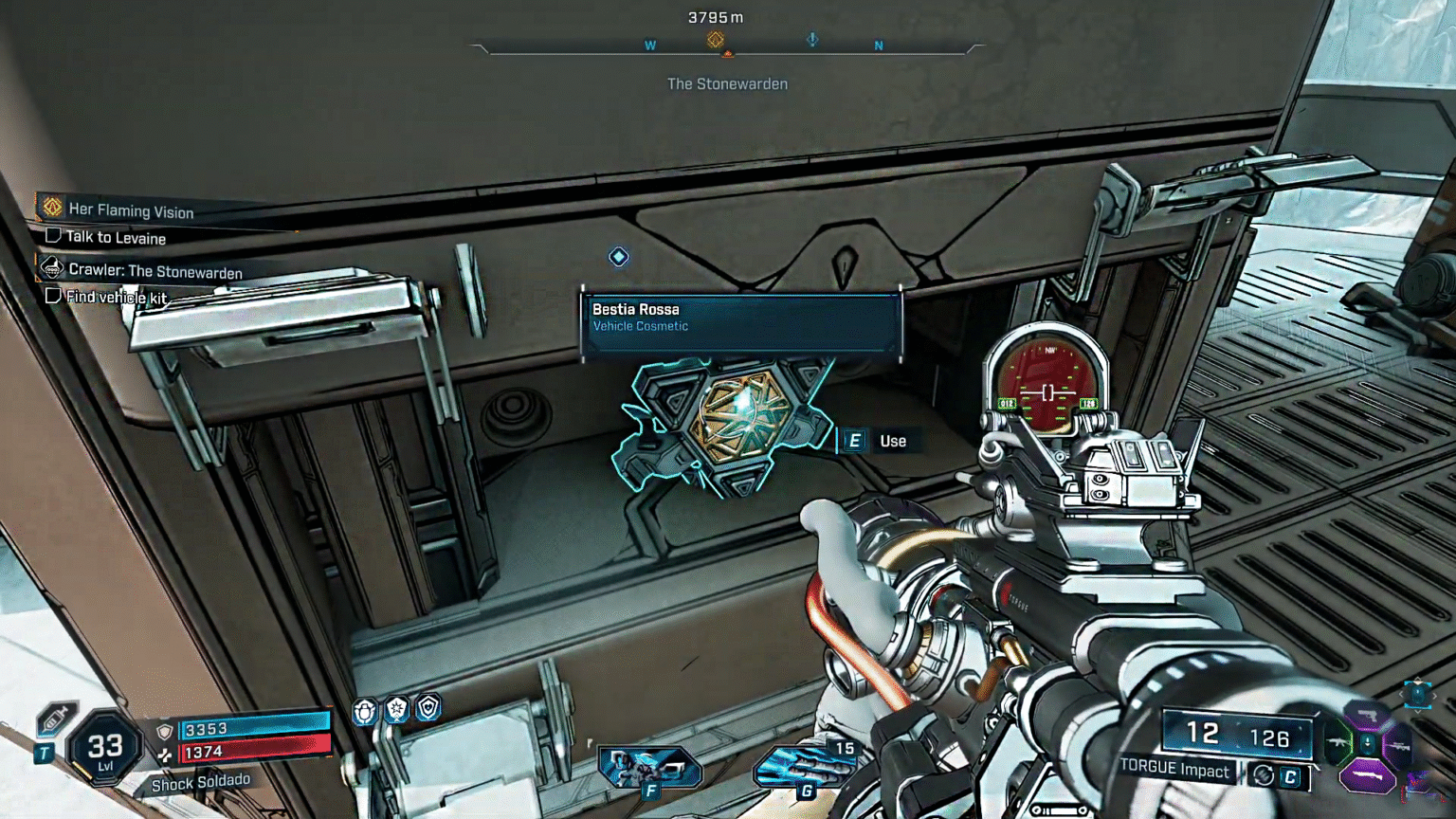This screenshot has width=1456, height=819.
Task: Expand the down chevron under the mouse indicator
Action: pyautogui.click(x=1417, y=712)
